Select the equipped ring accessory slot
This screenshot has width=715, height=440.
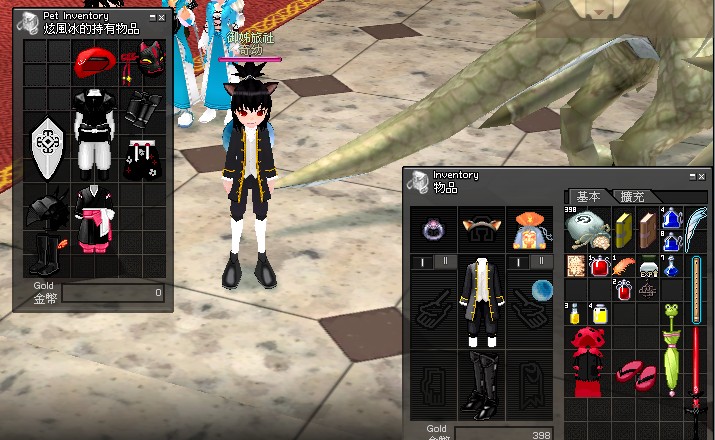click(x=434, y=231)
